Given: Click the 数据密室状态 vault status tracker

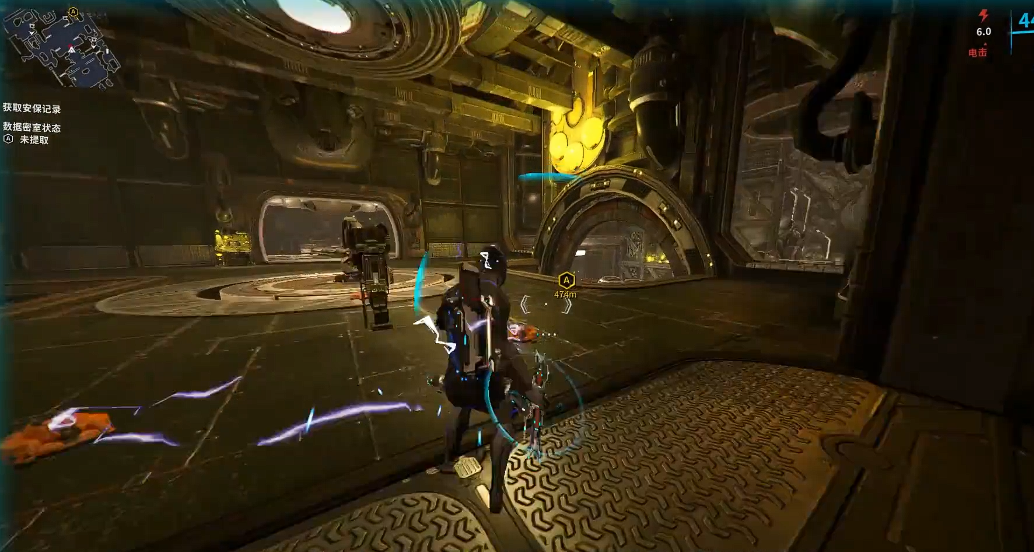Looking at the screenshot, I should coord(32,128).
